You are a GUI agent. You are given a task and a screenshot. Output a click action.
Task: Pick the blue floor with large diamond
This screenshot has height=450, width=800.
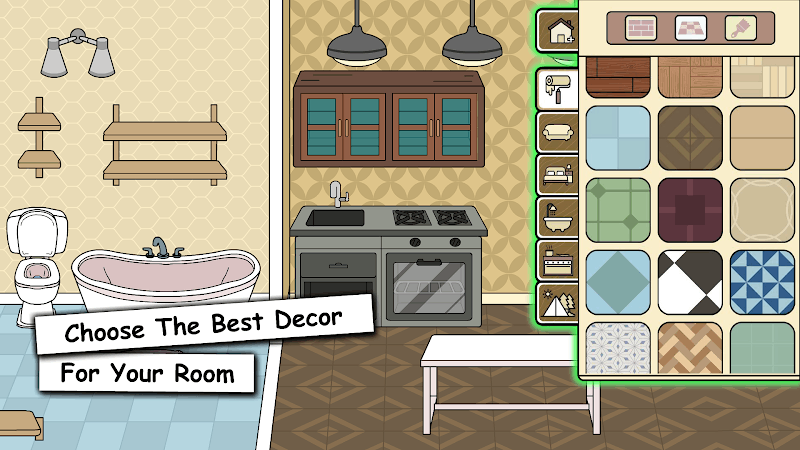pos(617,282)
